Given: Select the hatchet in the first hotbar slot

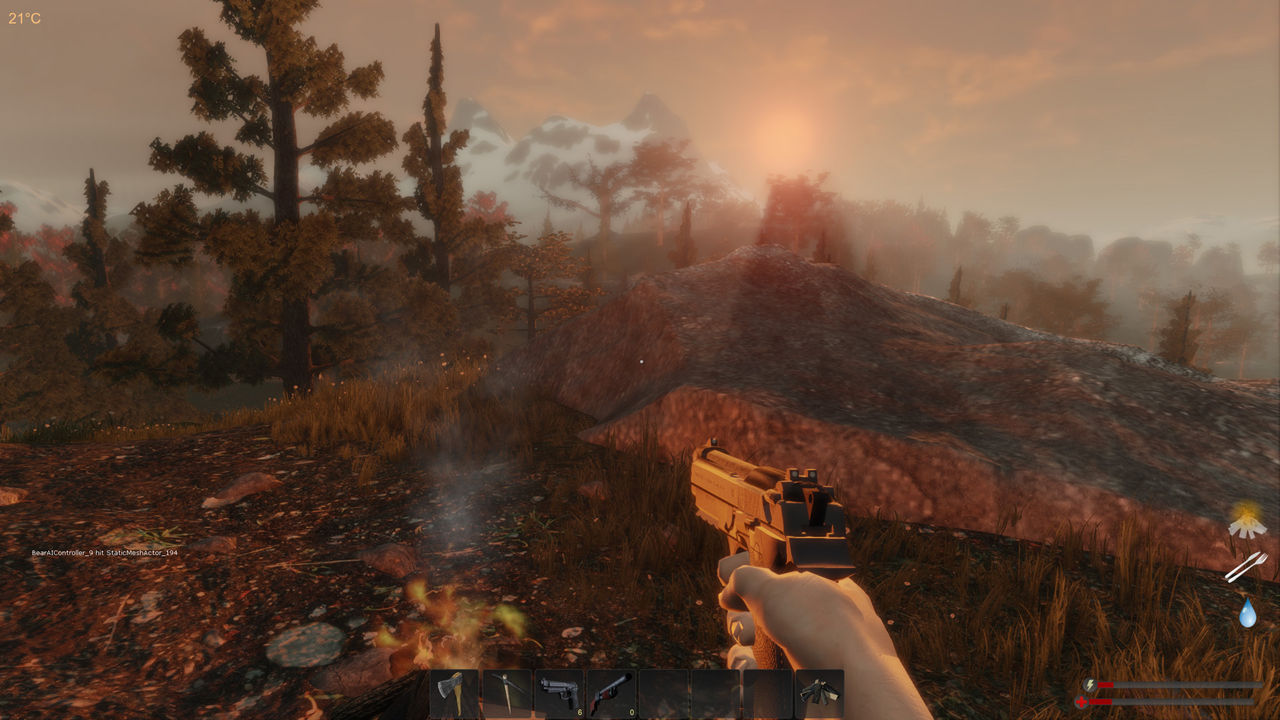Looking at the screenshot, I should point(455,690).
